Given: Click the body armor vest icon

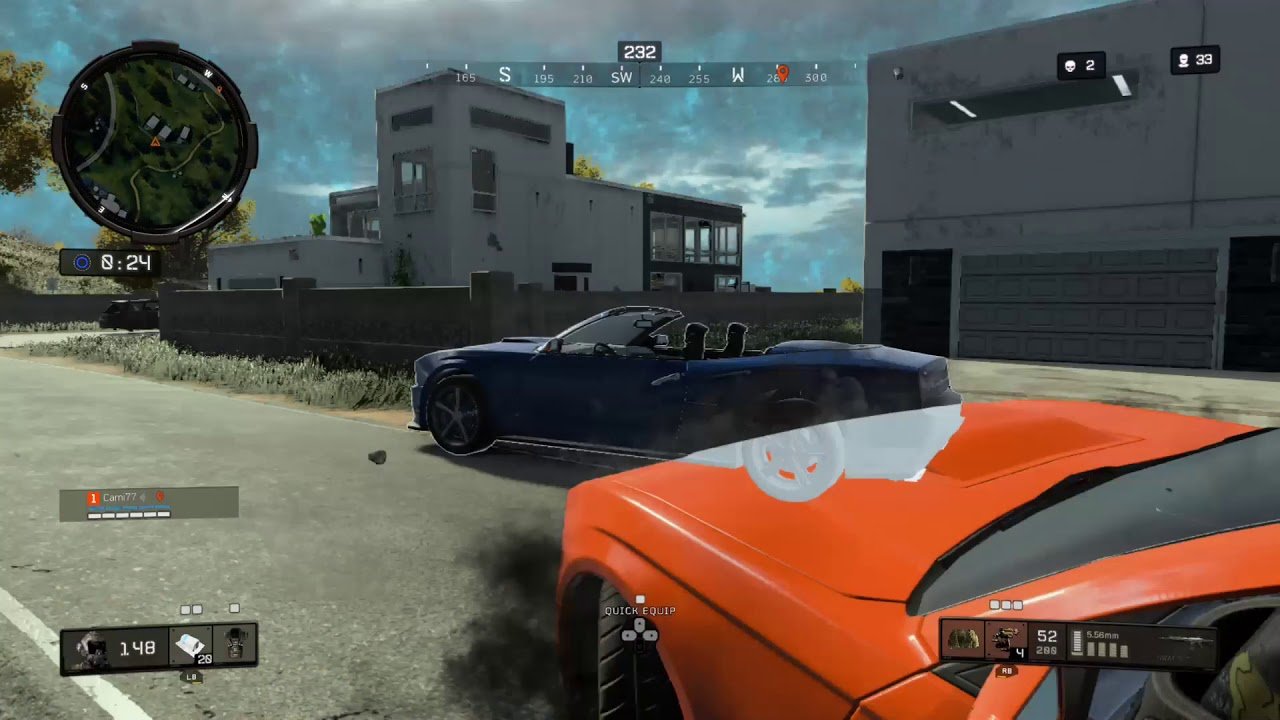Looking at the screenshot, I should (x=235, y=646).
